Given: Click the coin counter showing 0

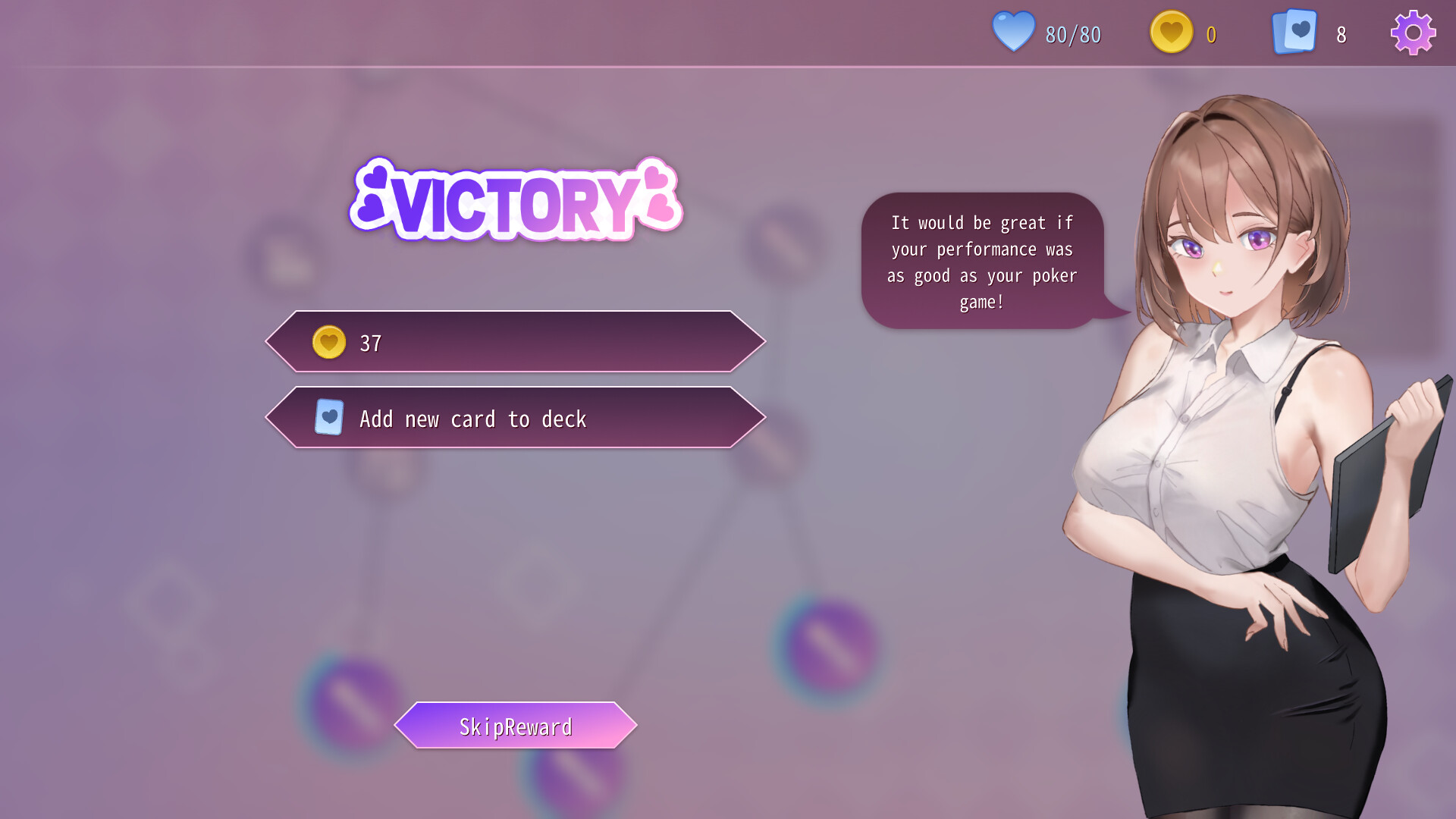Looking at the screenshot, I should click(x=1211, y=33).
